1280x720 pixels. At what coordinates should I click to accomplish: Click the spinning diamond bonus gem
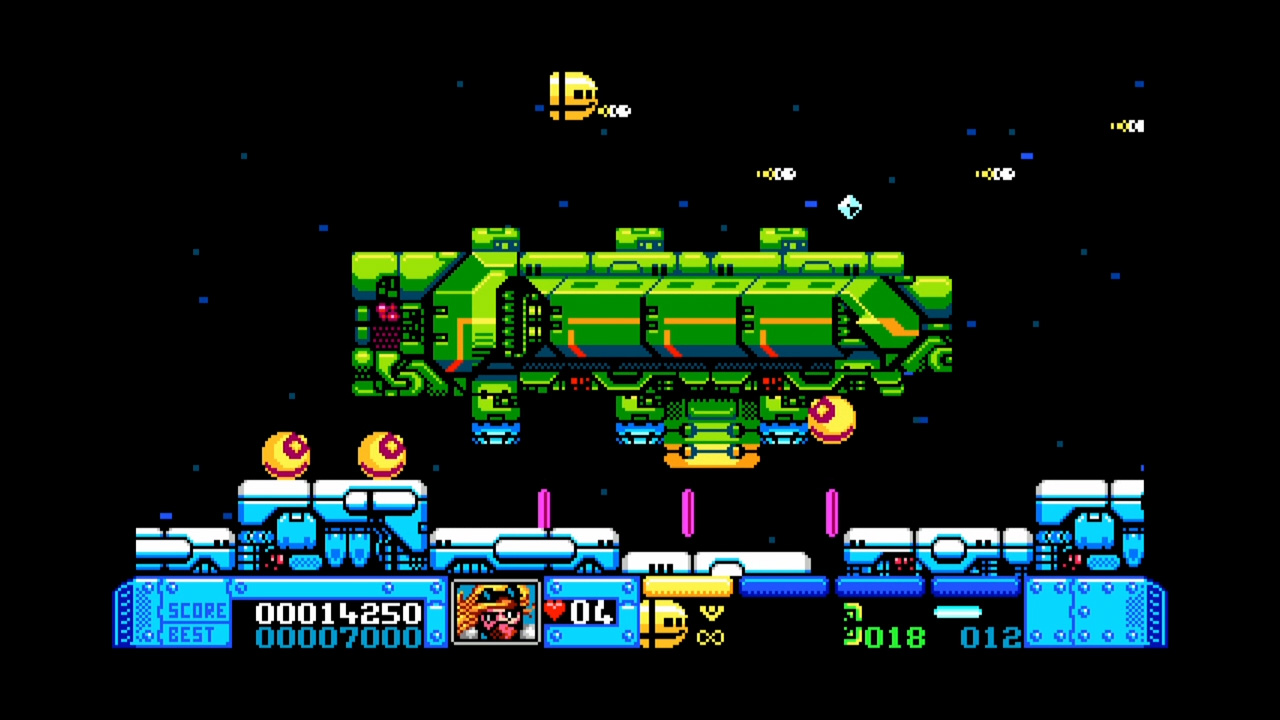point(849,207)
